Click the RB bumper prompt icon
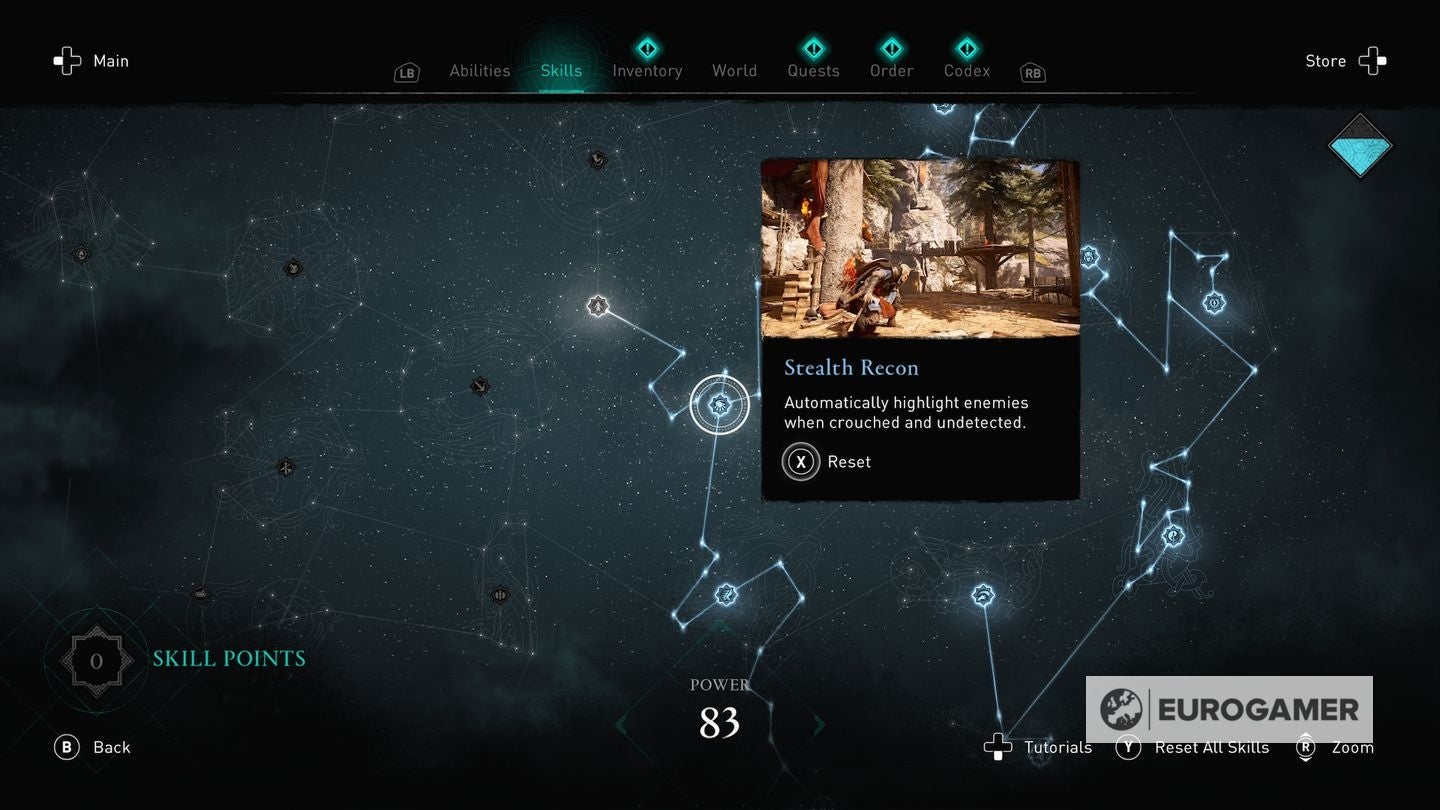This screenshot has height=810, width=1440. (1032, 73)
